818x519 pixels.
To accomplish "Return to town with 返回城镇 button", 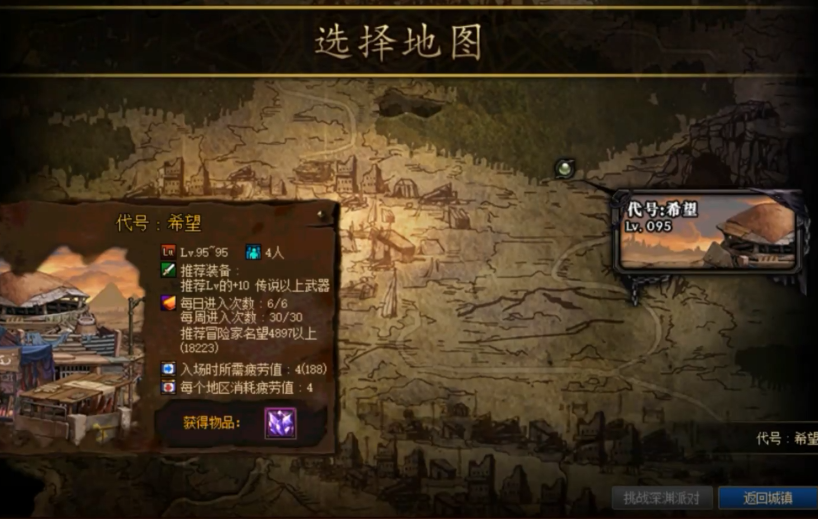I will click(767, 498).
